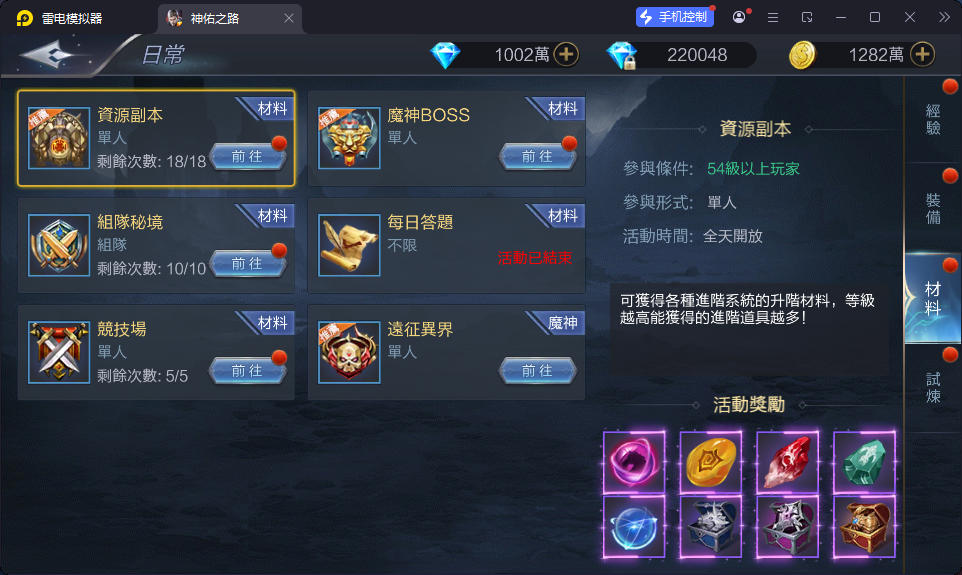
Task: View the red crystal reward item
Action: point(788,461)
